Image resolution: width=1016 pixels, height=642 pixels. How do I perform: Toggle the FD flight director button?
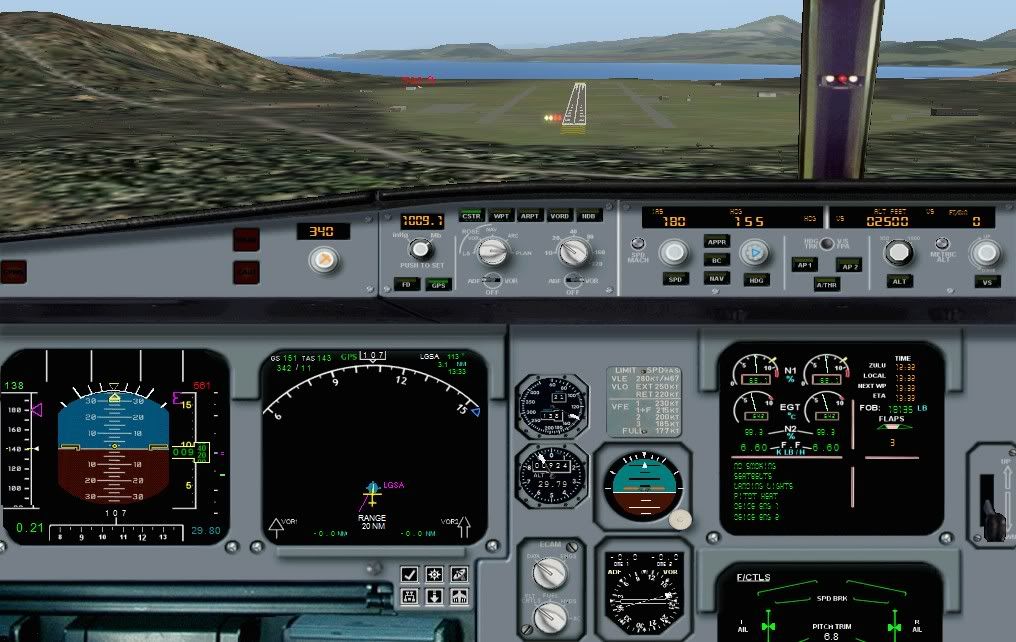tap(406, 284)
